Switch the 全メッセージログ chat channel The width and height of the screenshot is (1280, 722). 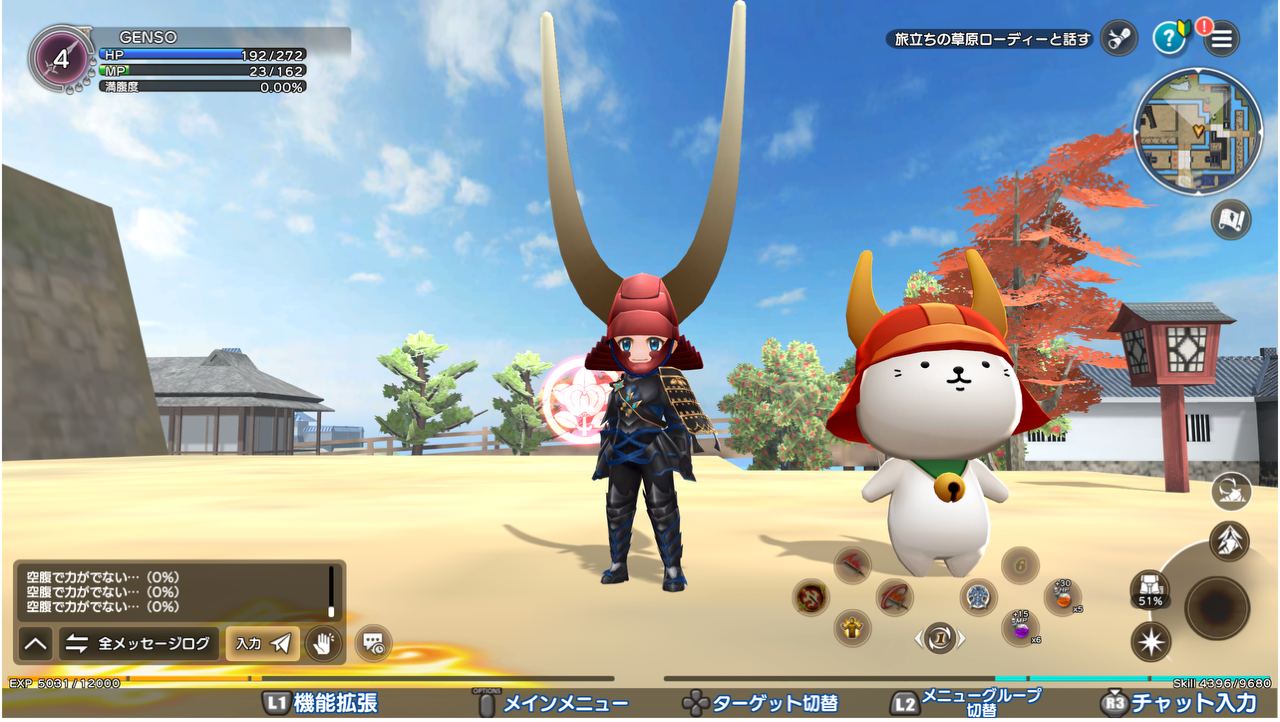[x=140, y=643]
